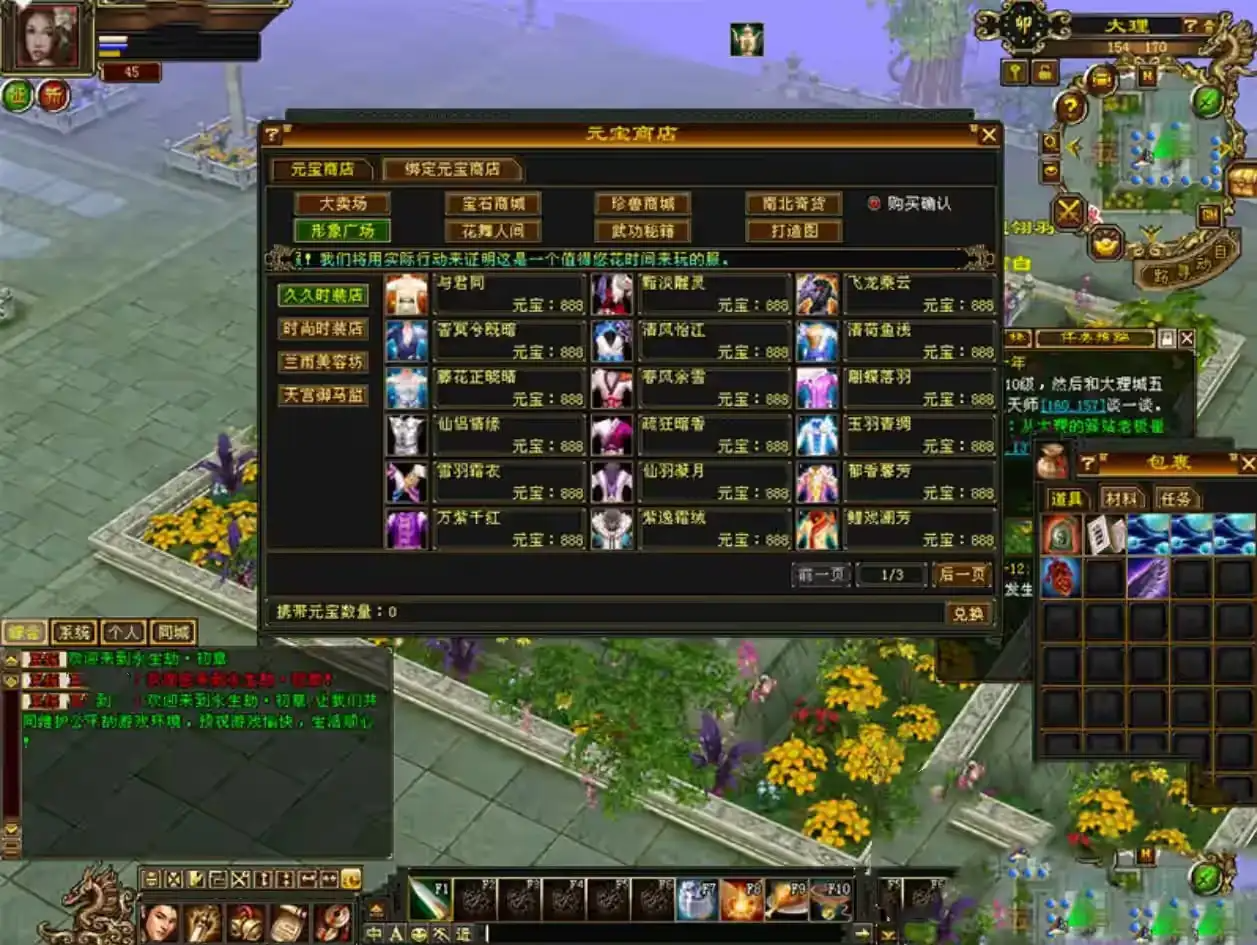1257x945 pixels.
Task: Choose the 万紫千红 purple outfit
Action: [x=408, y=529]
